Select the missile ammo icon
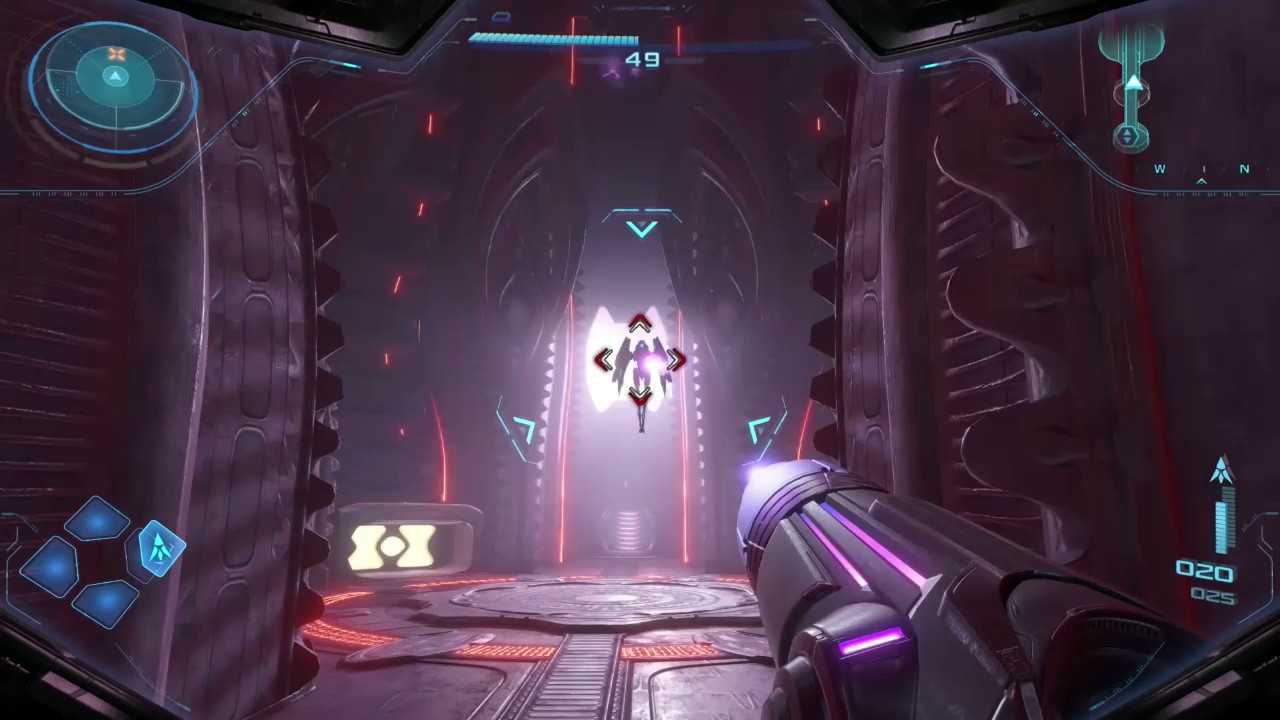 1222,471
